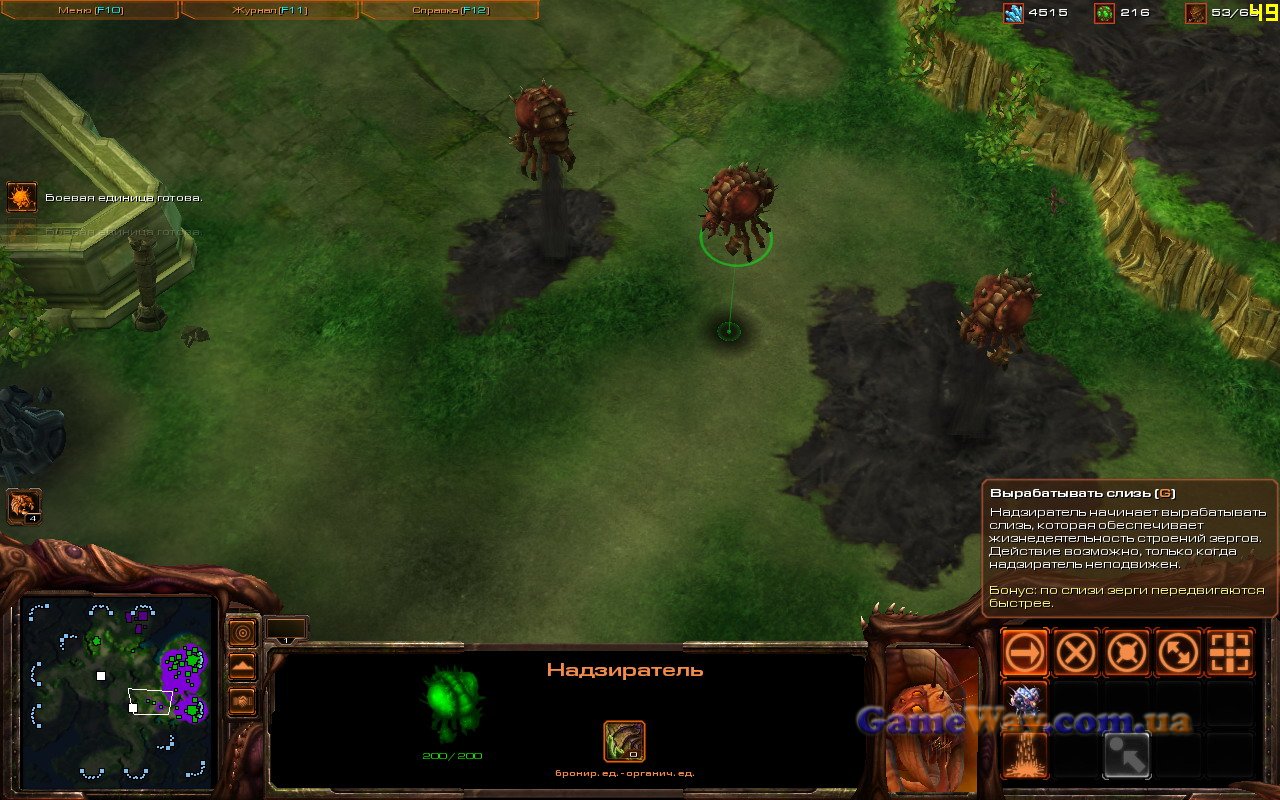
Task: Select control group 1 tab
Action: point(286,630)
